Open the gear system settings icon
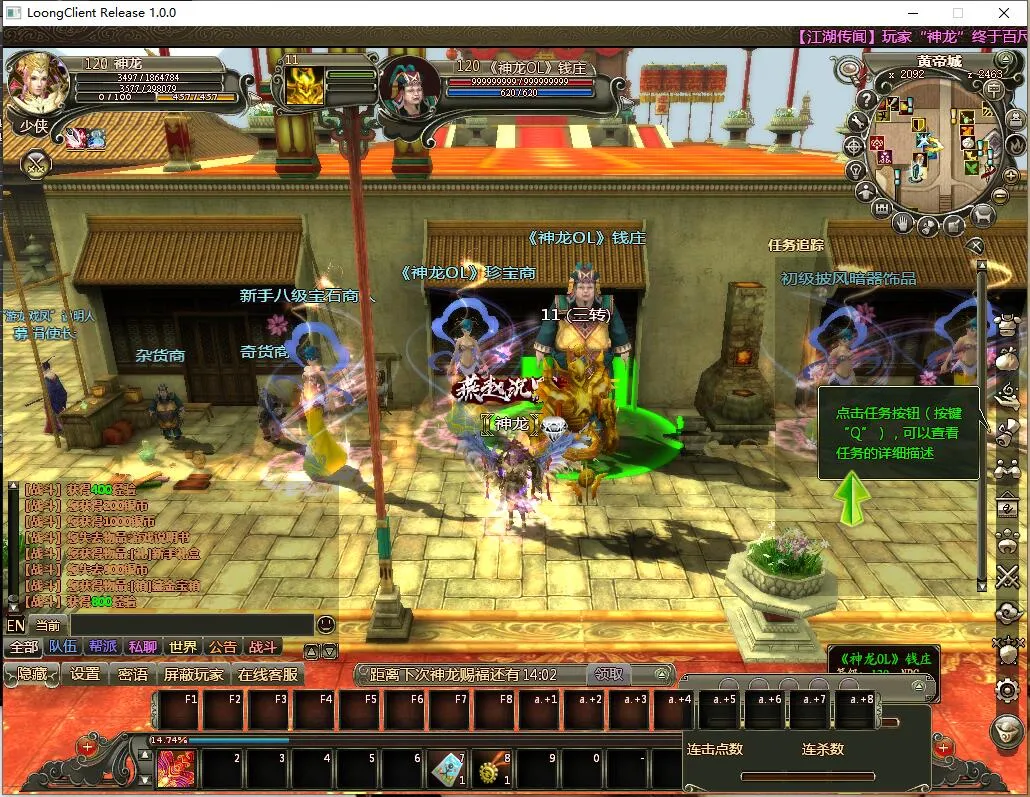The width and height of the screenshot is (1030, 797). 1007,689
